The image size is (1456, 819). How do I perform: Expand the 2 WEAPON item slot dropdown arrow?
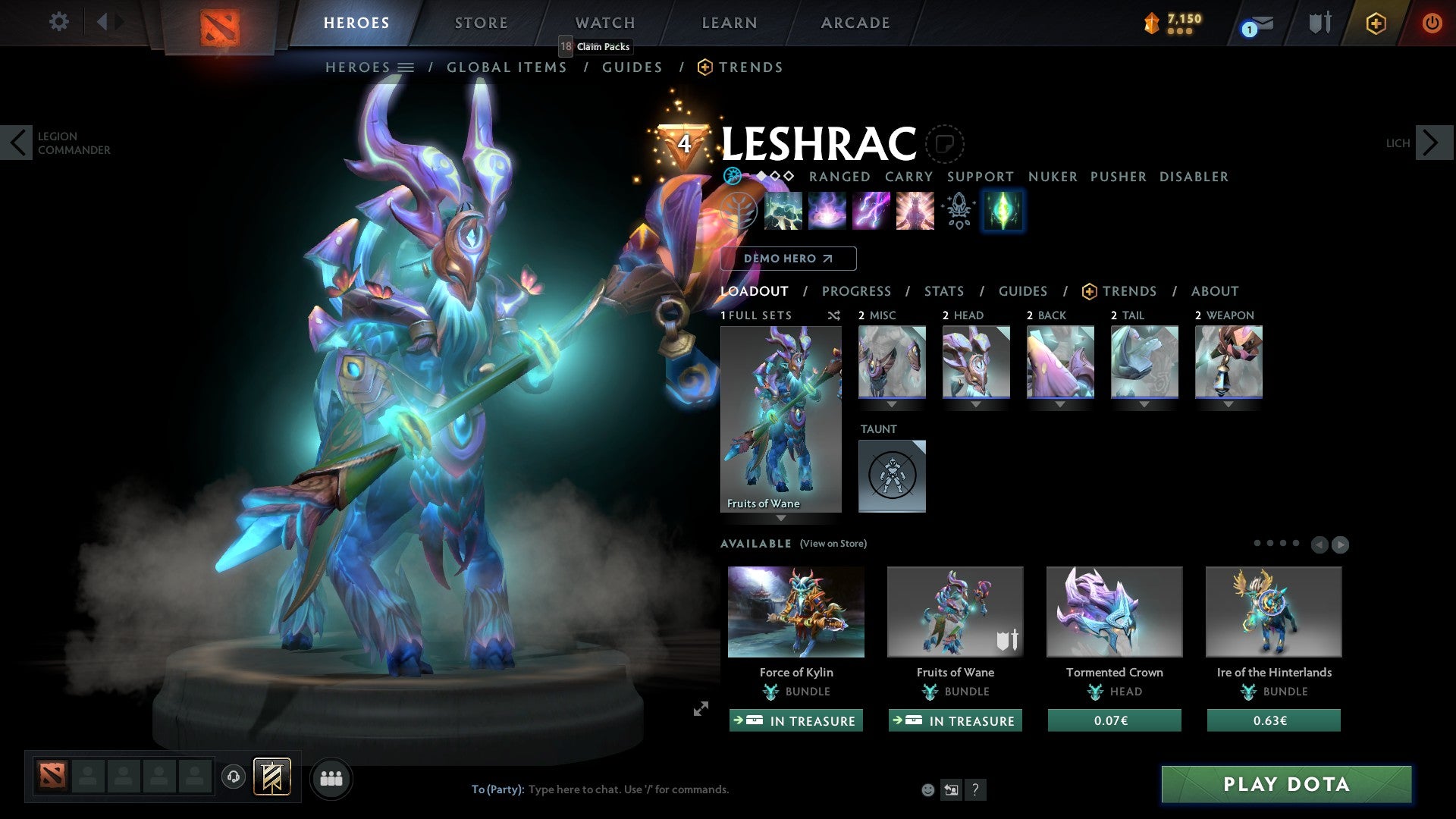[x=1228, y=405]
